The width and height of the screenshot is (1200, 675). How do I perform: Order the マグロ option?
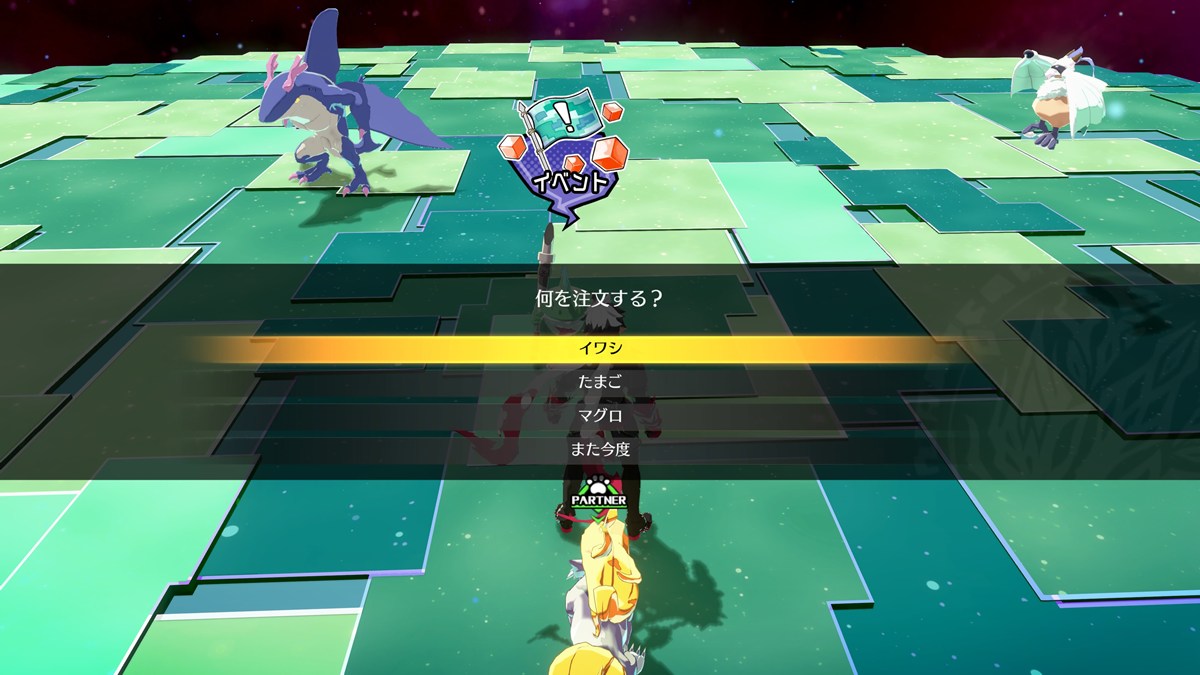coord(600,416)
